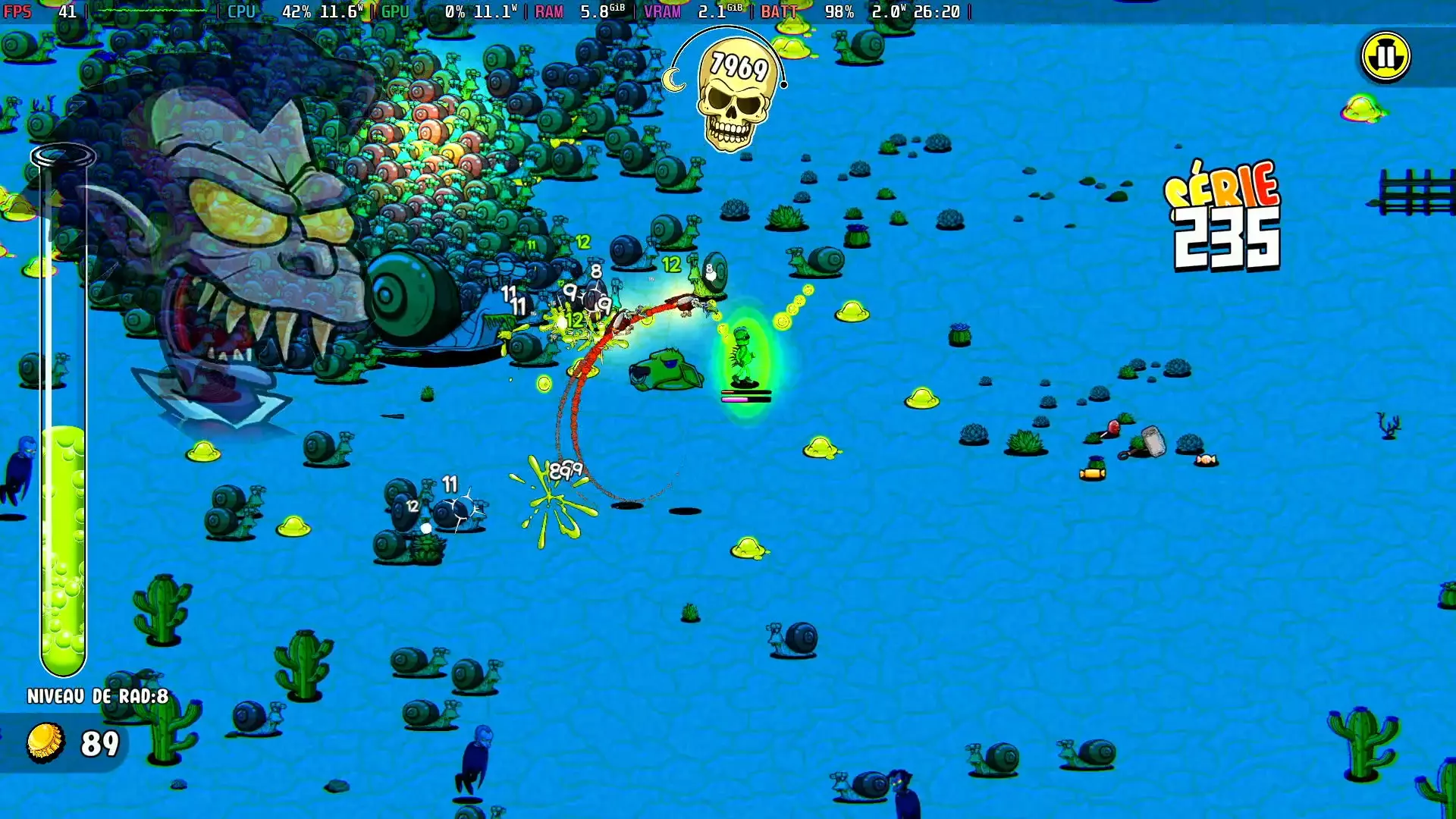Click the FPS readout in the performance overlay
The image size is (1456, 819).
click(30, 12)
